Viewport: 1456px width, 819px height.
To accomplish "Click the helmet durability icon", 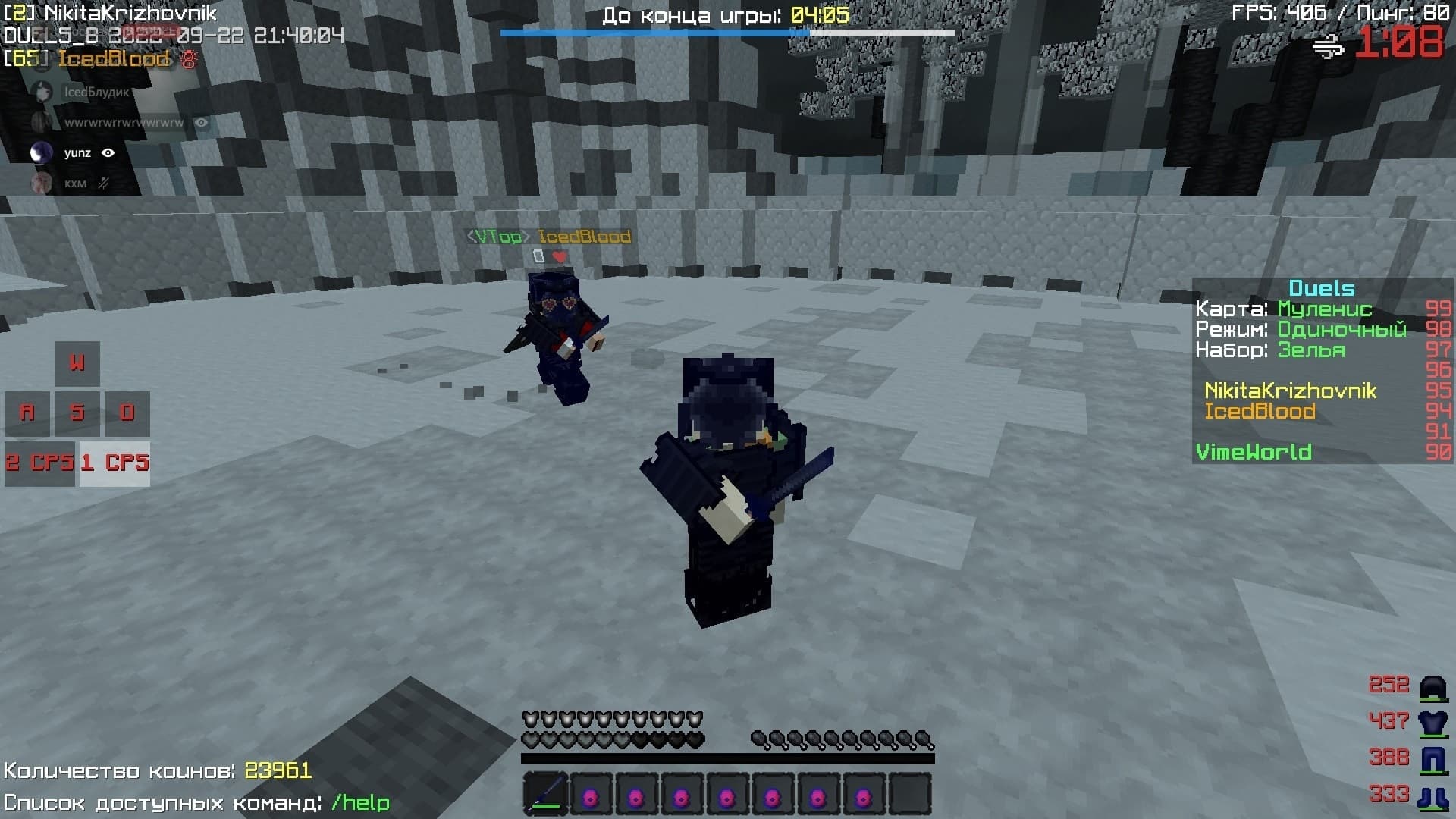I will [1432, 686].
